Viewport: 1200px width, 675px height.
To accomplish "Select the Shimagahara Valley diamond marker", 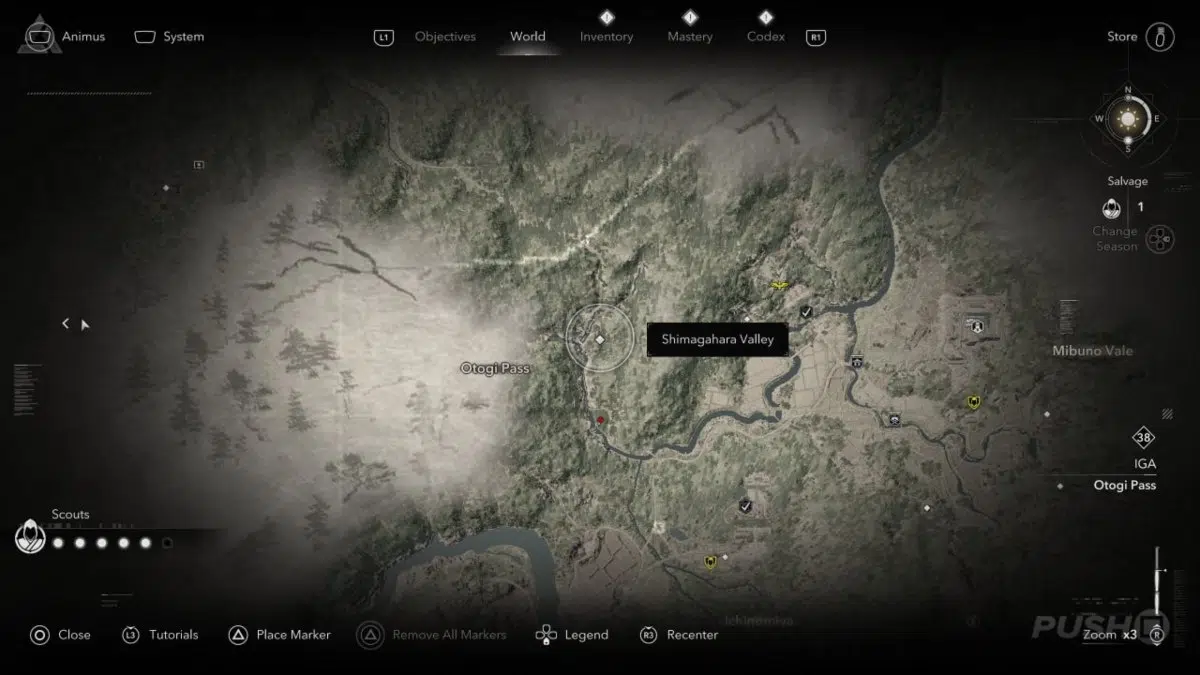I will (x=600, y=340).
